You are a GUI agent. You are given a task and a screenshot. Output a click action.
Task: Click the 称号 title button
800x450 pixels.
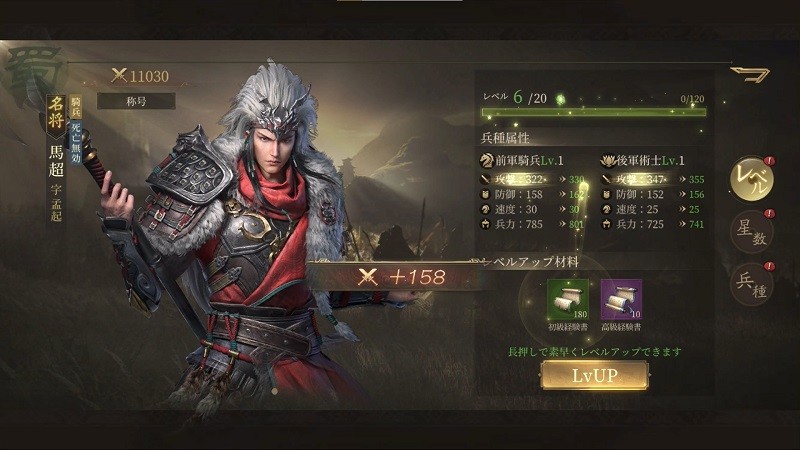[136, 101]
